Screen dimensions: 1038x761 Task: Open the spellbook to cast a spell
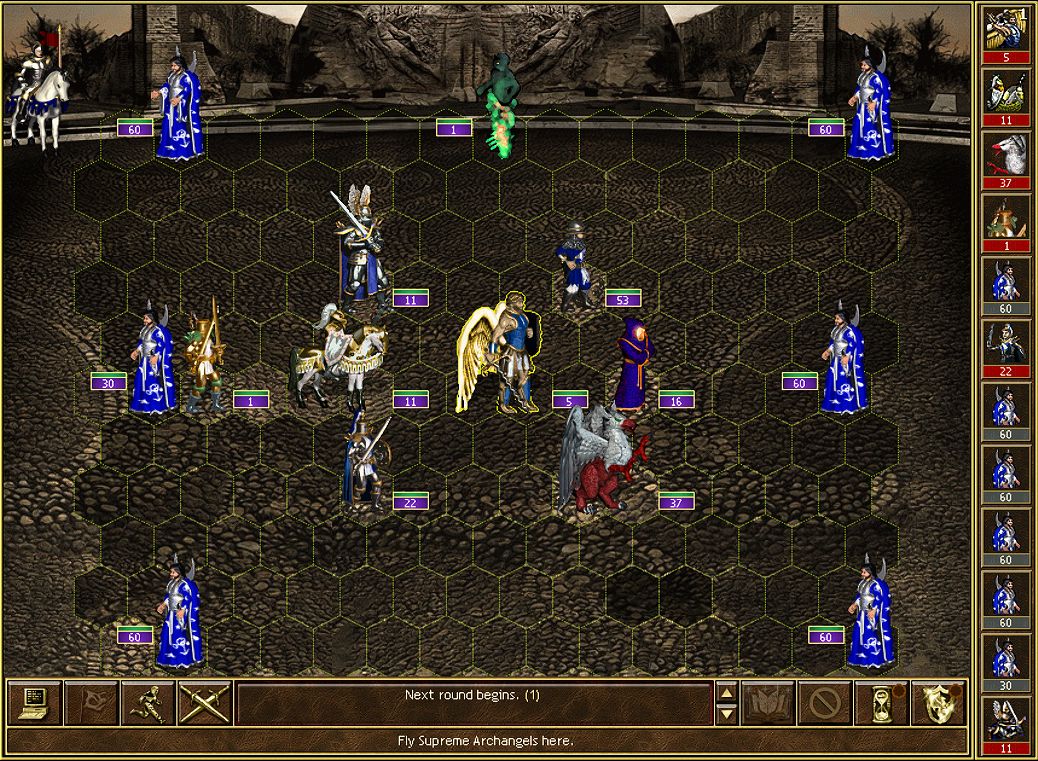click(x=769, y=703)
